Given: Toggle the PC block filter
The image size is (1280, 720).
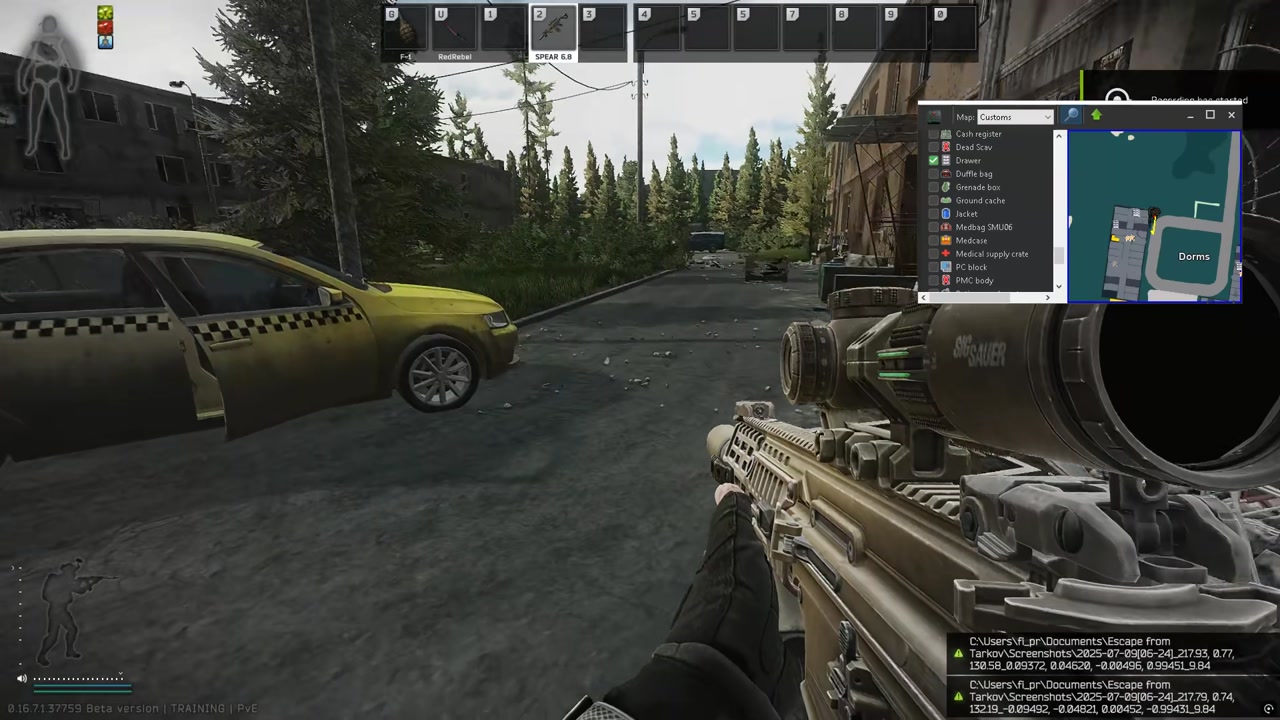Looking at the screenshot, I should 934,267.
